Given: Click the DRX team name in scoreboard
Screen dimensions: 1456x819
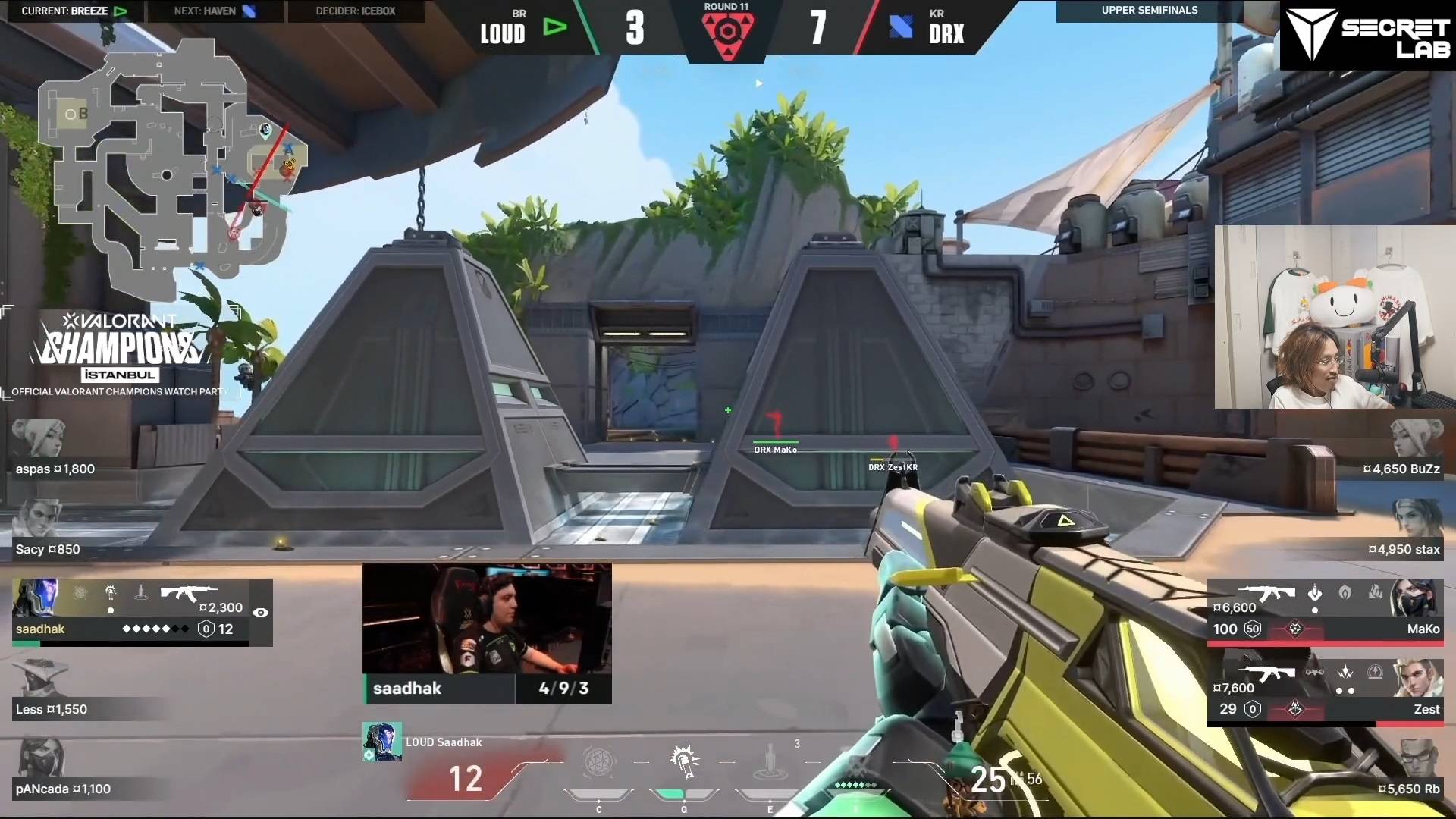Looking at the screenshot, I should [946, 33].
